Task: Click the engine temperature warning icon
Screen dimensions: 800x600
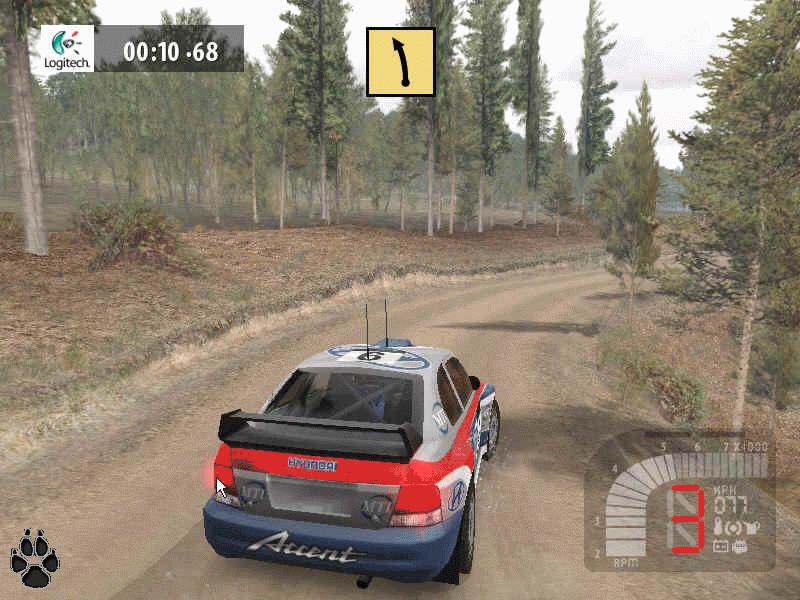Action: [x=718, y=527]
